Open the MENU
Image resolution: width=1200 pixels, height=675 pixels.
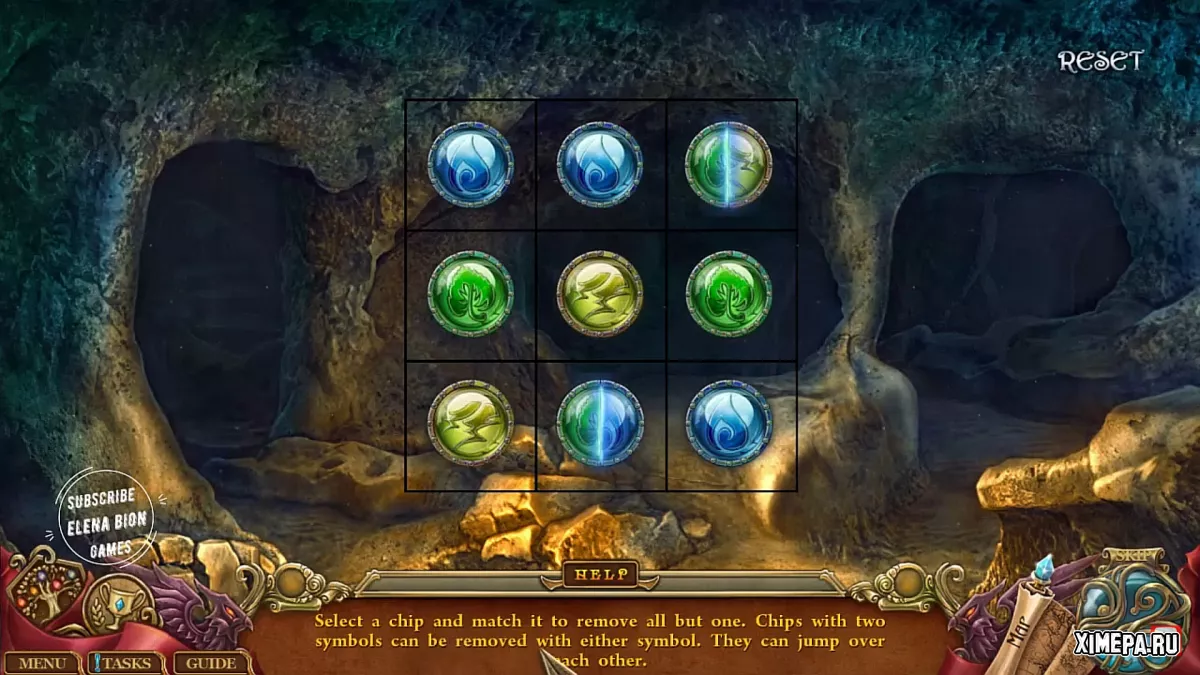tap(41, 663)
